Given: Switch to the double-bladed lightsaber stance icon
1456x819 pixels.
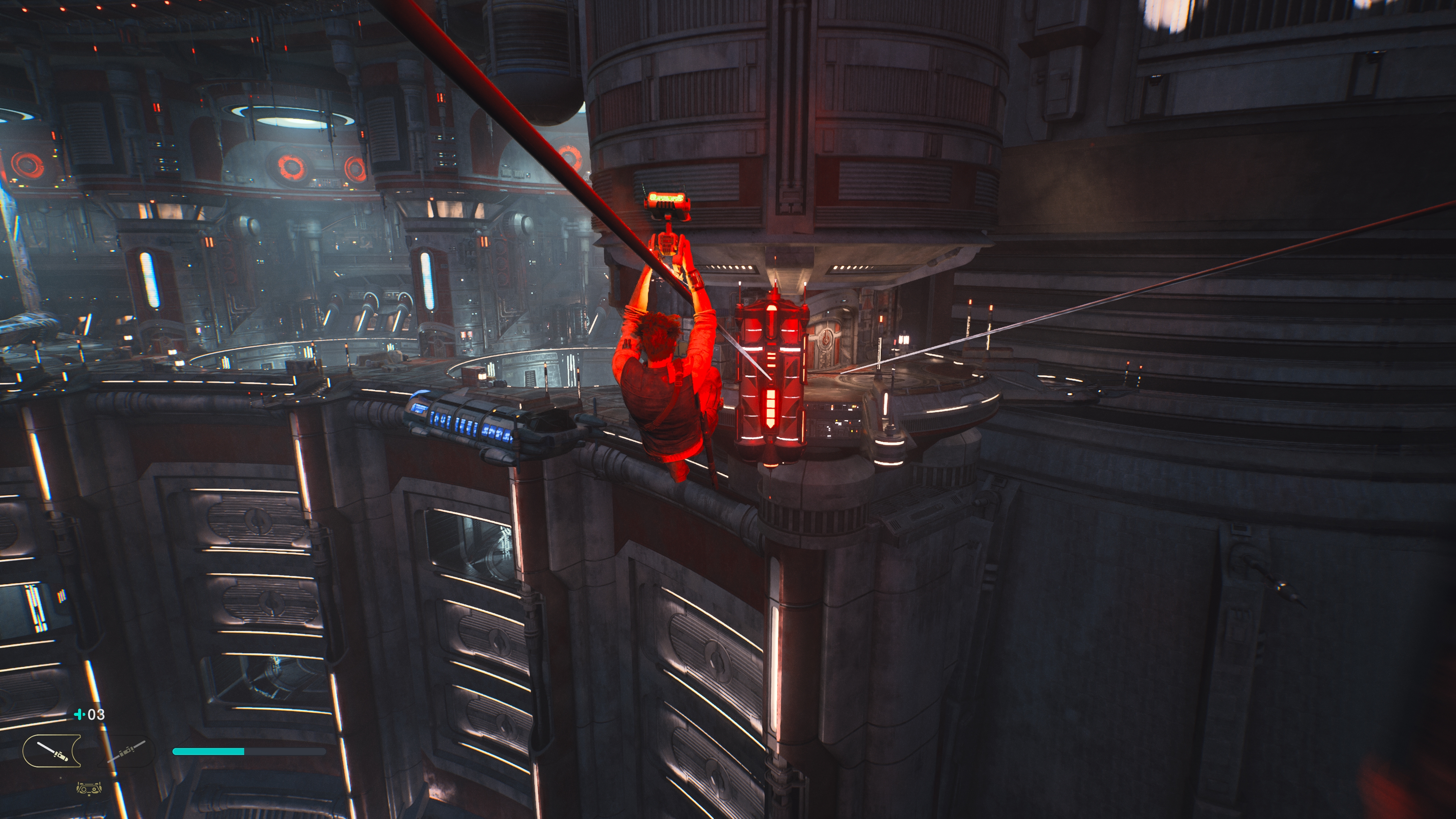Looking at the screenshot, I should [127, 751].
